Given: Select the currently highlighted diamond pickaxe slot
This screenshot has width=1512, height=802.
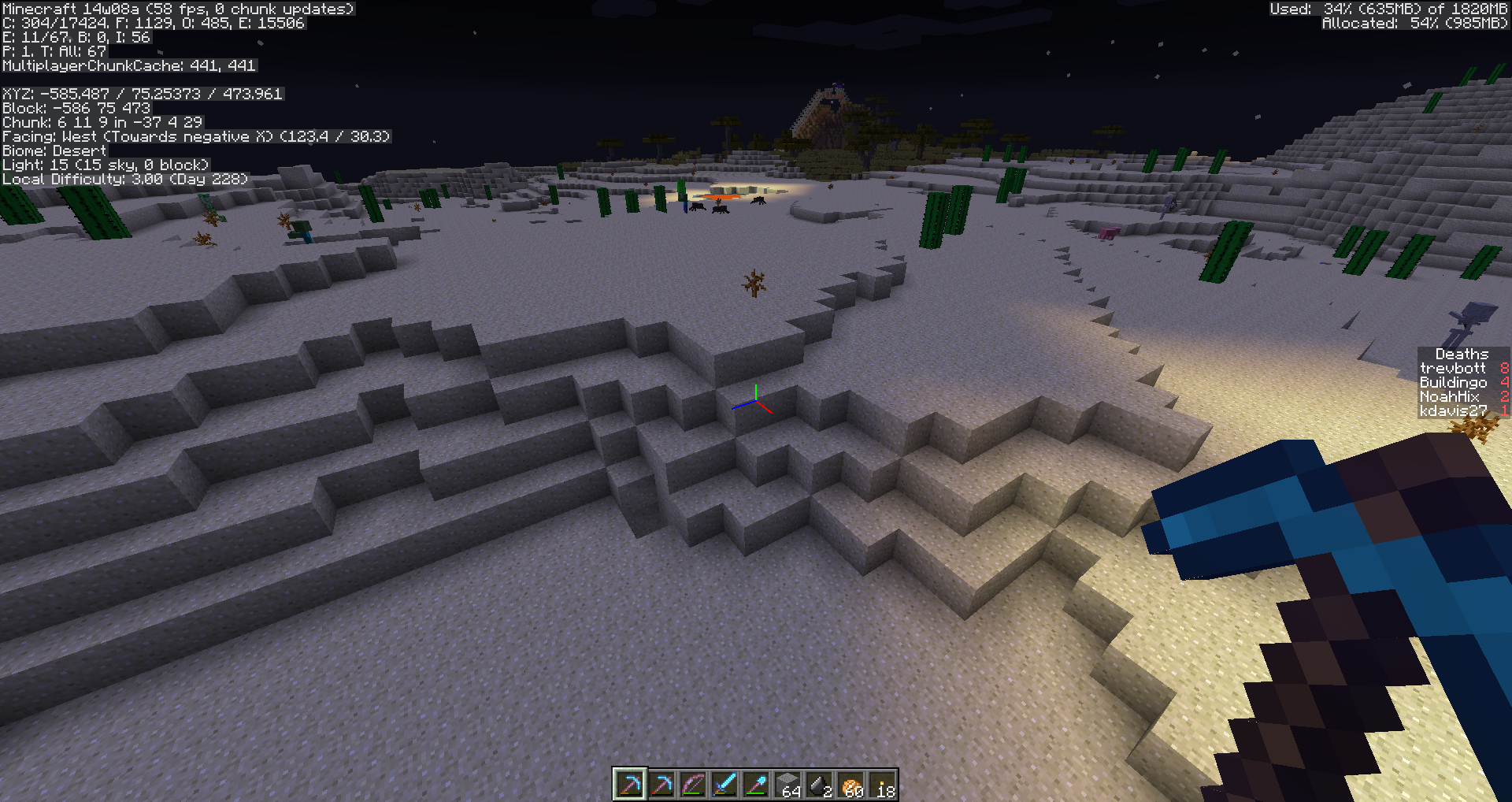Looking at the screenshot, I should tap(630, 785).
